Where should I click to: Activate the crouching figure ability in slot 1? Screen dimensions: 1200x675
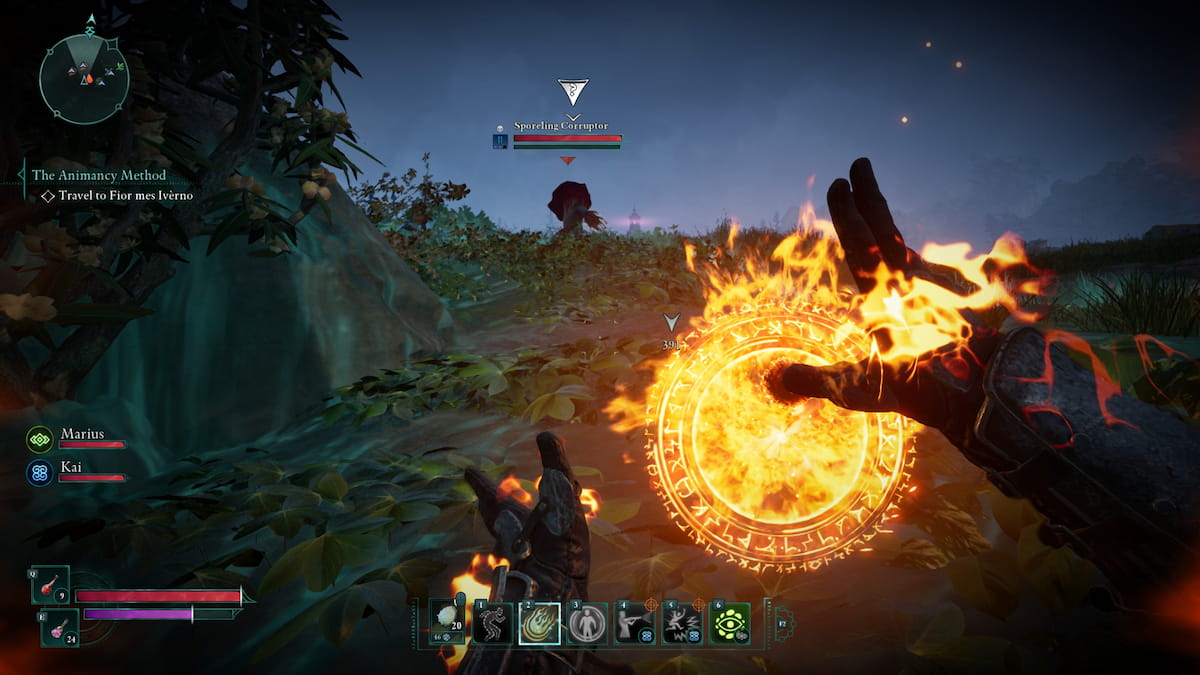492,623
